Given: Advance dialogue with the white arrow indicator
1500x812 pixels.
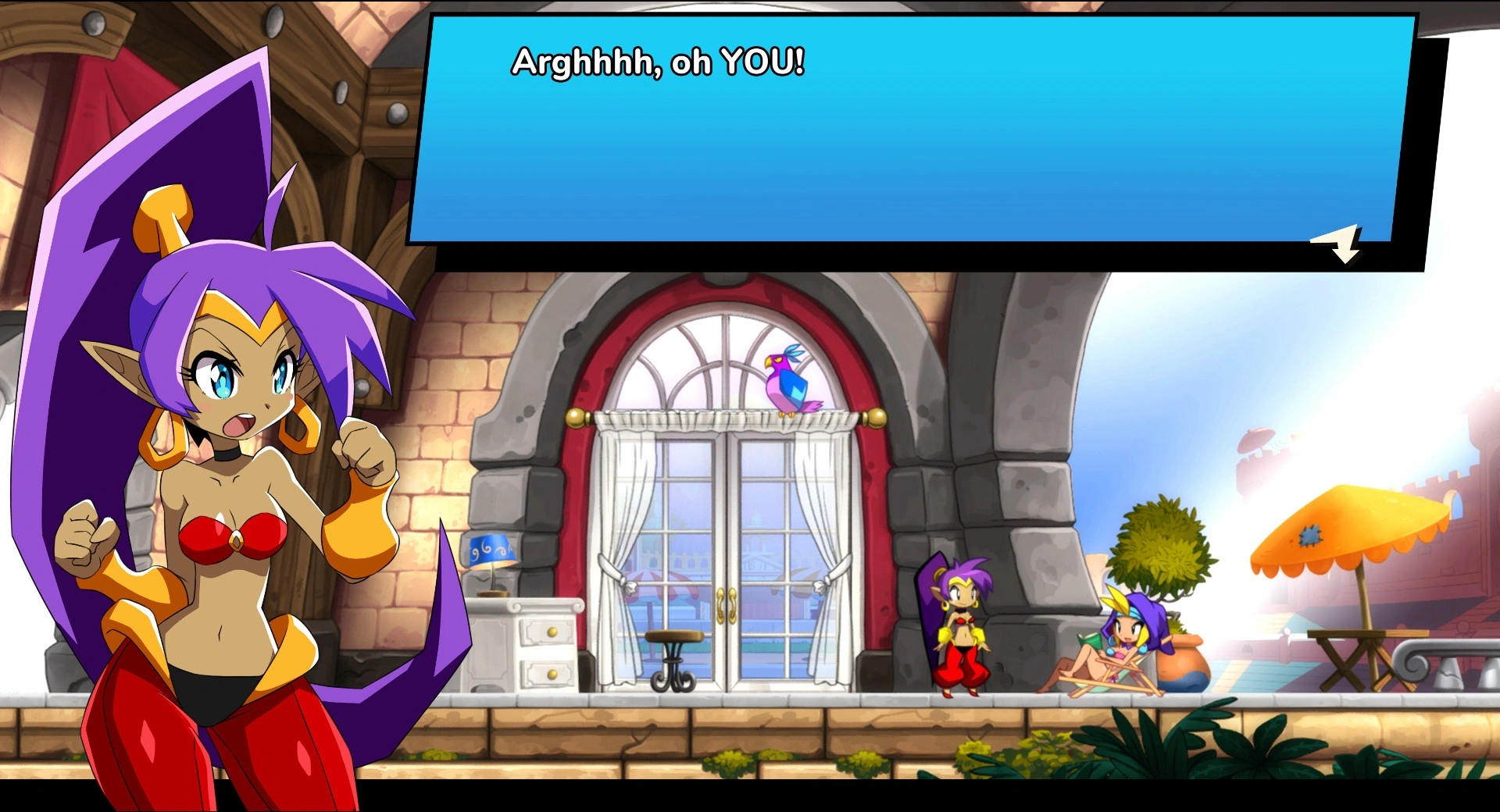Looking at the screenshot, I should click(1340, 244).
